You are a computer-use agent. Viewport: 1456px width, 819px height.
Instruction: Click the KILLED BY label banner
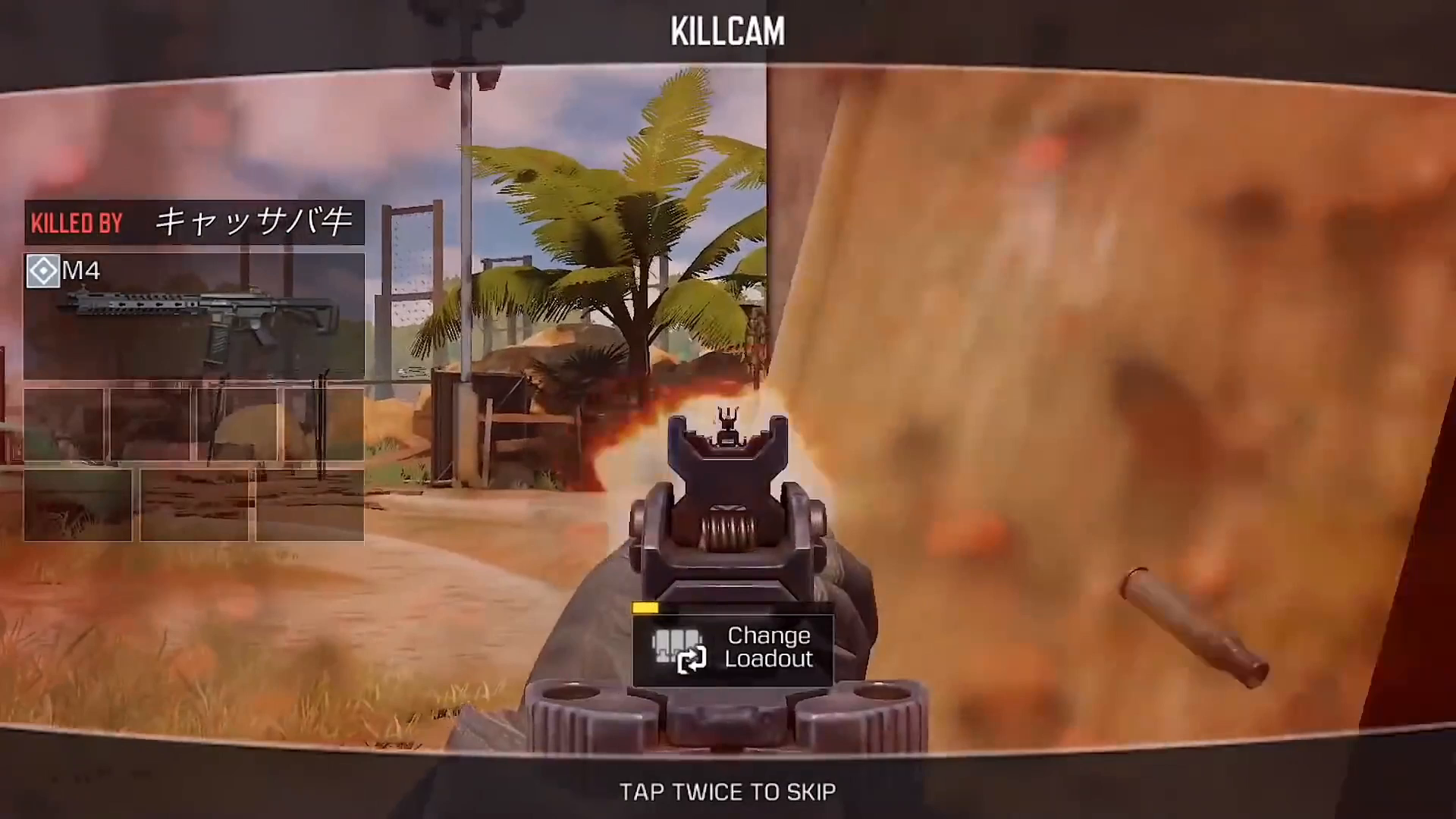pos(77,221)
